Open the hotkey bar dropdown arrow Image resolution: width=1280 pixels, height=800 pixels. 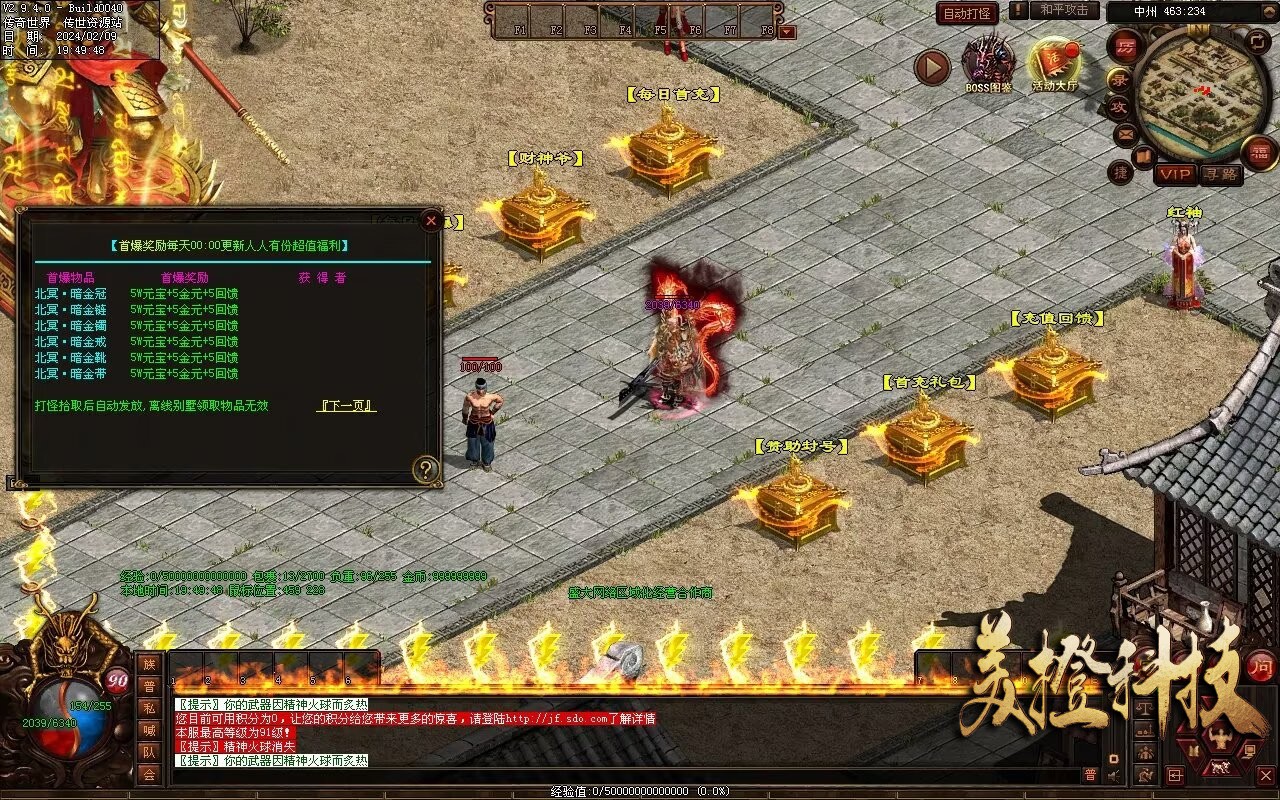pos(788,31)
